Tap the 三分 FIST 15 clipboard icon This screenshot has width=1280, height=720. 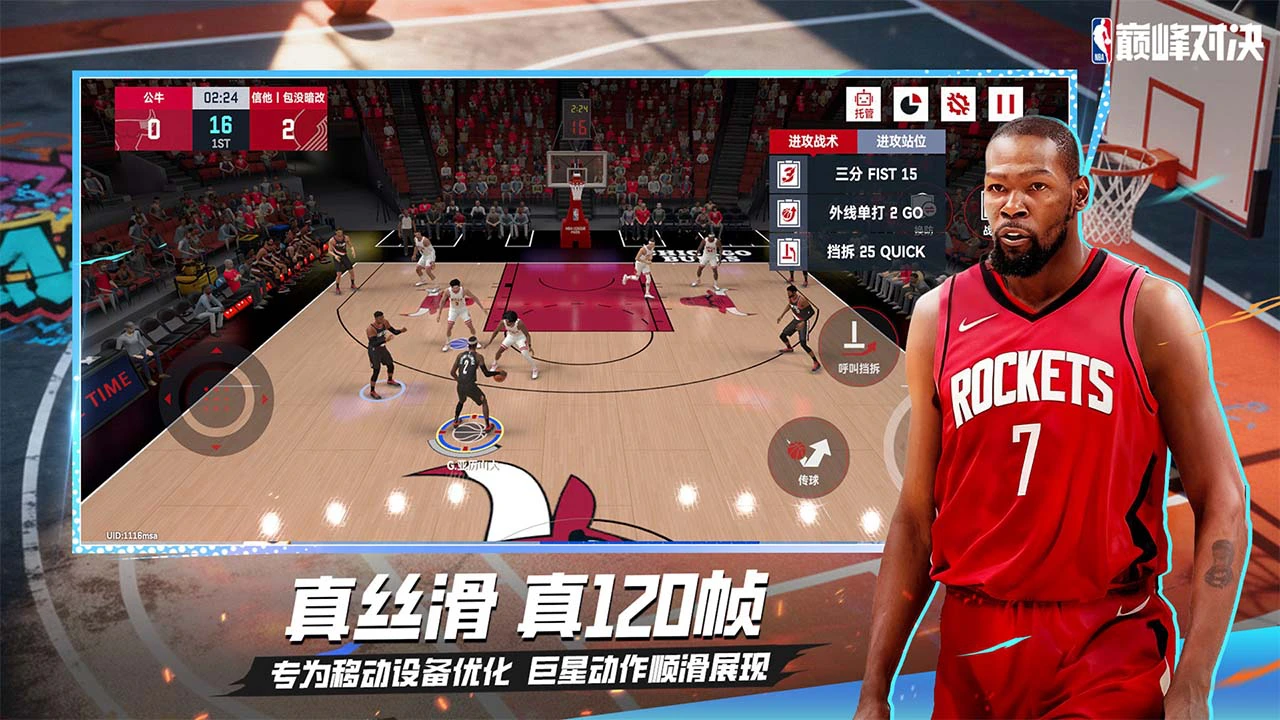(x=788, y=174)
